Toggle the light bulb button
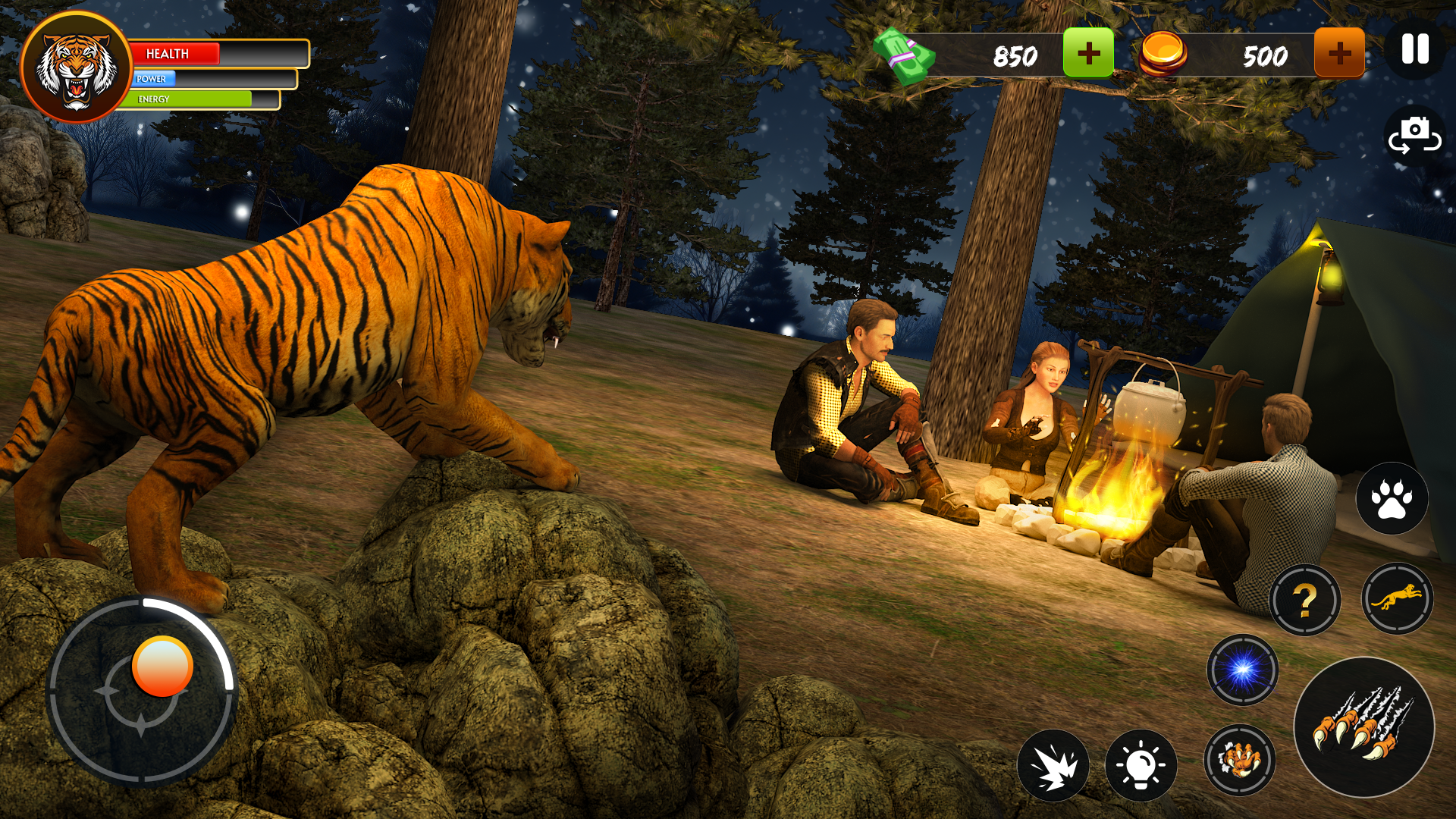Viewport: 1456px width, 819px height. (1141, 765)
